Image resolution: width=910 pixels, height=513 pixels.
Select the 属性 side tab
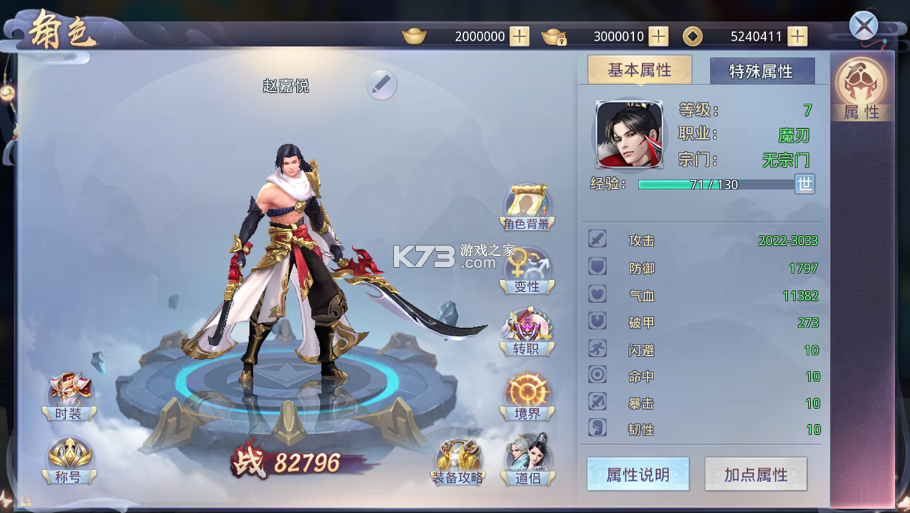[861, 90]
